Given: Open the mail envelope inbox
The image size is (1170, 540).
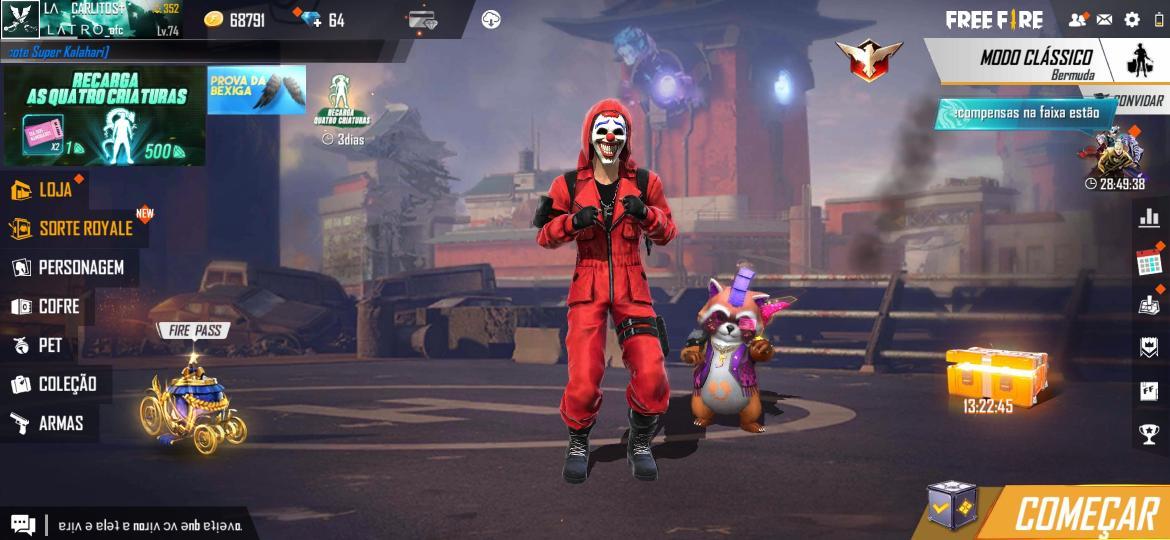Looking at the screenshot, I should 1104,19.
